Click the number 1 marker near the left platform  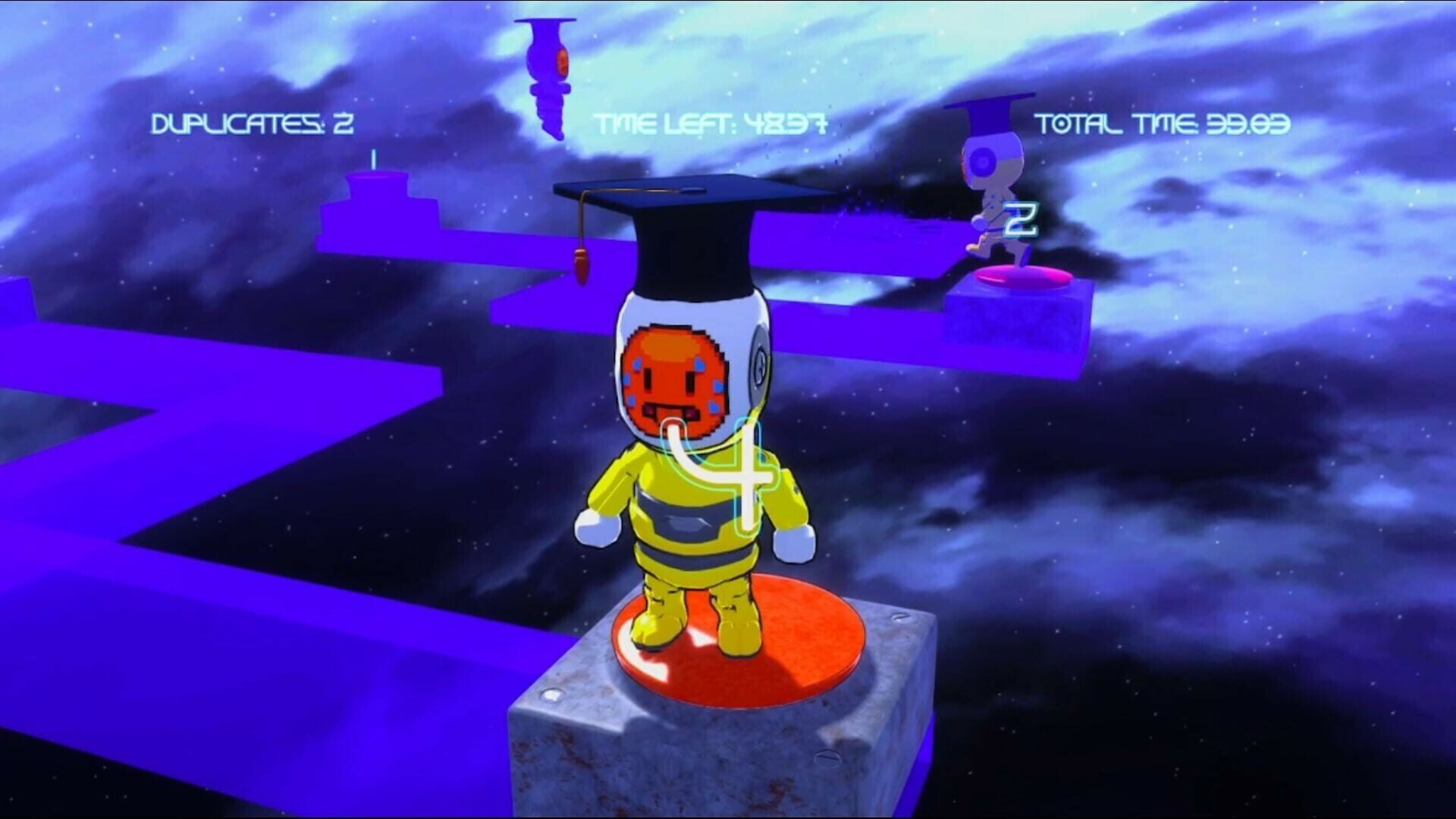[x=372, y=159]
